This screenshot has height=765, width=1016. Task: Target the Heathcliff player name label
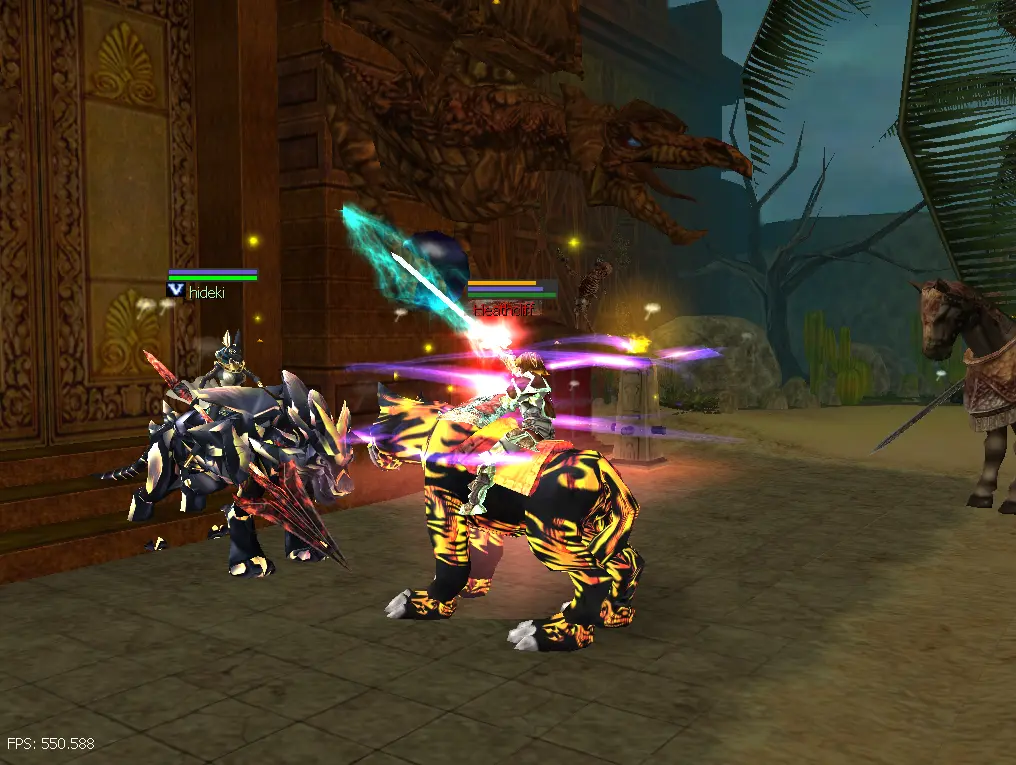coord(503,311)
